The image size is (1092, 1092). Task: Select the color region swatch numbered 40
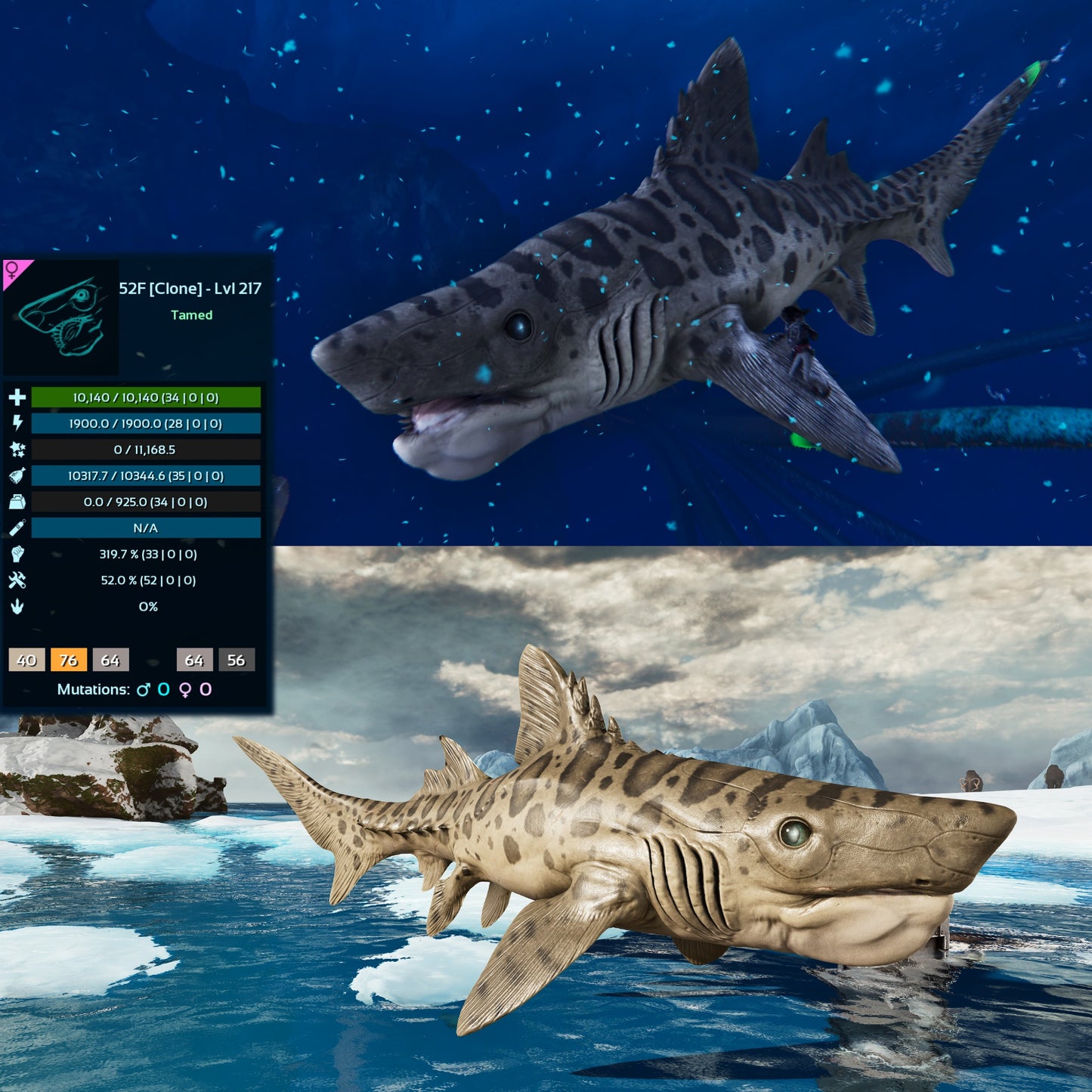26,660
